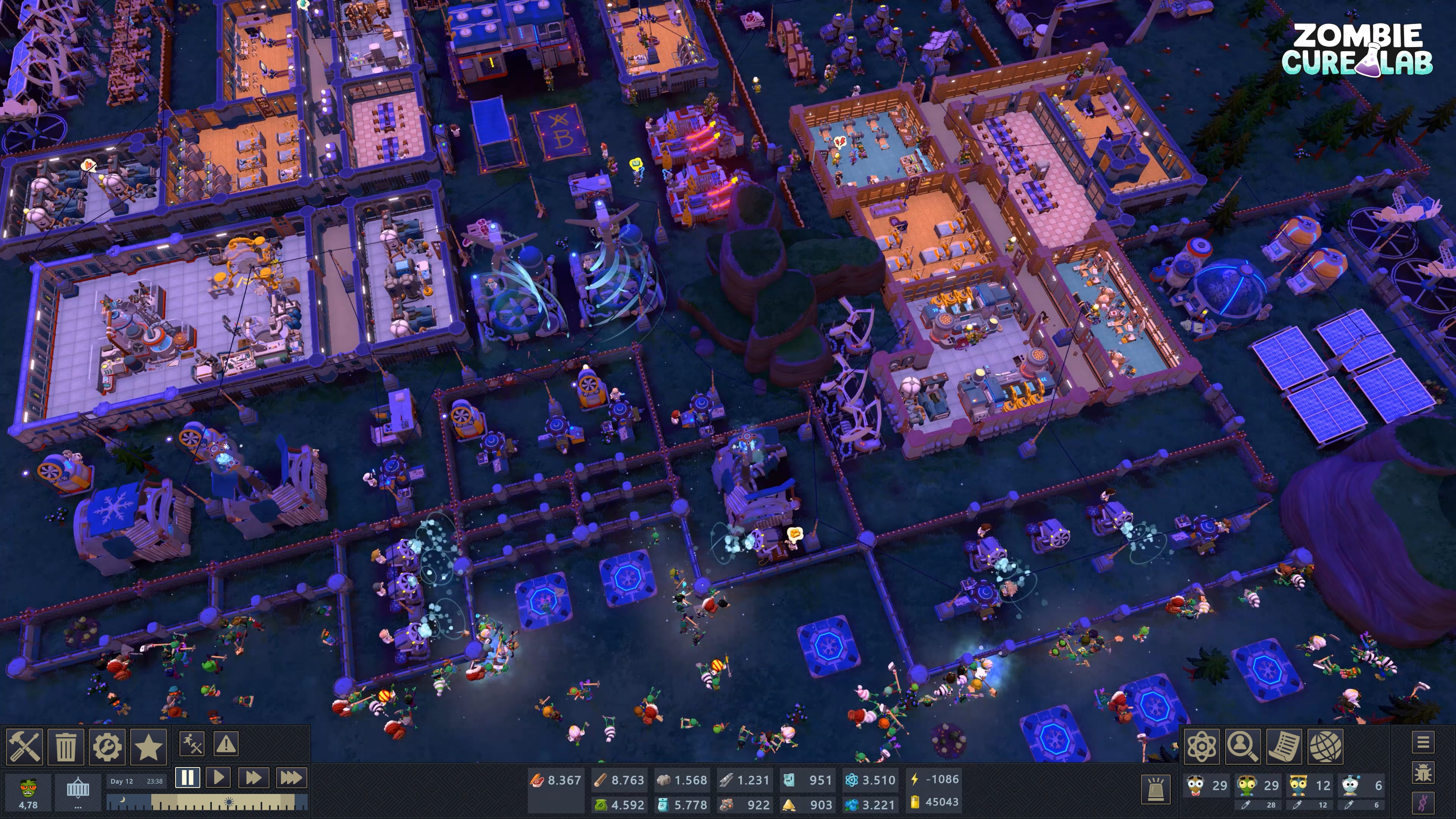
Task: Click the day-night timeline near the sun marker
Action: tap(228, 802)
